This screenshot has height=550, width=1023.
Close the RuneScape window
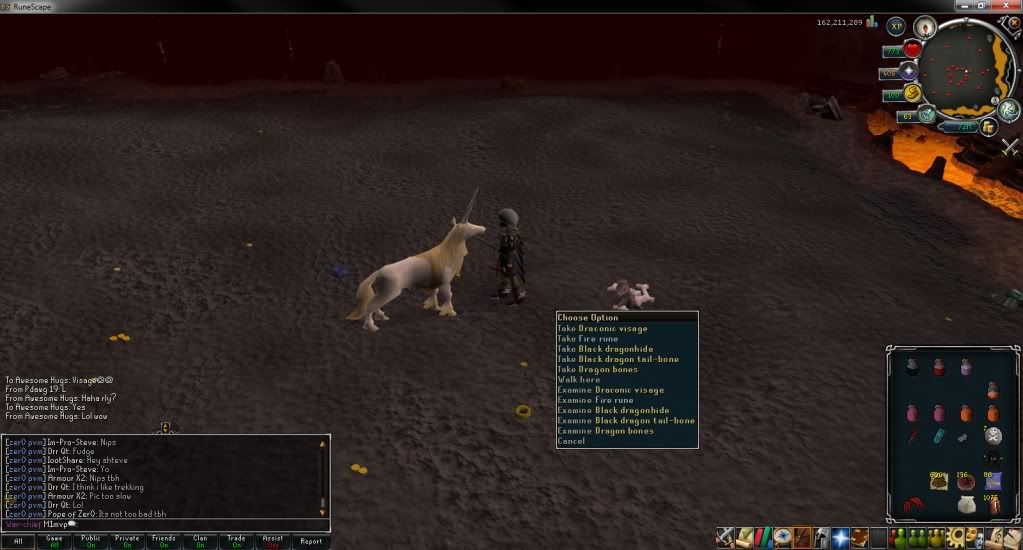tap(1010, 6)
